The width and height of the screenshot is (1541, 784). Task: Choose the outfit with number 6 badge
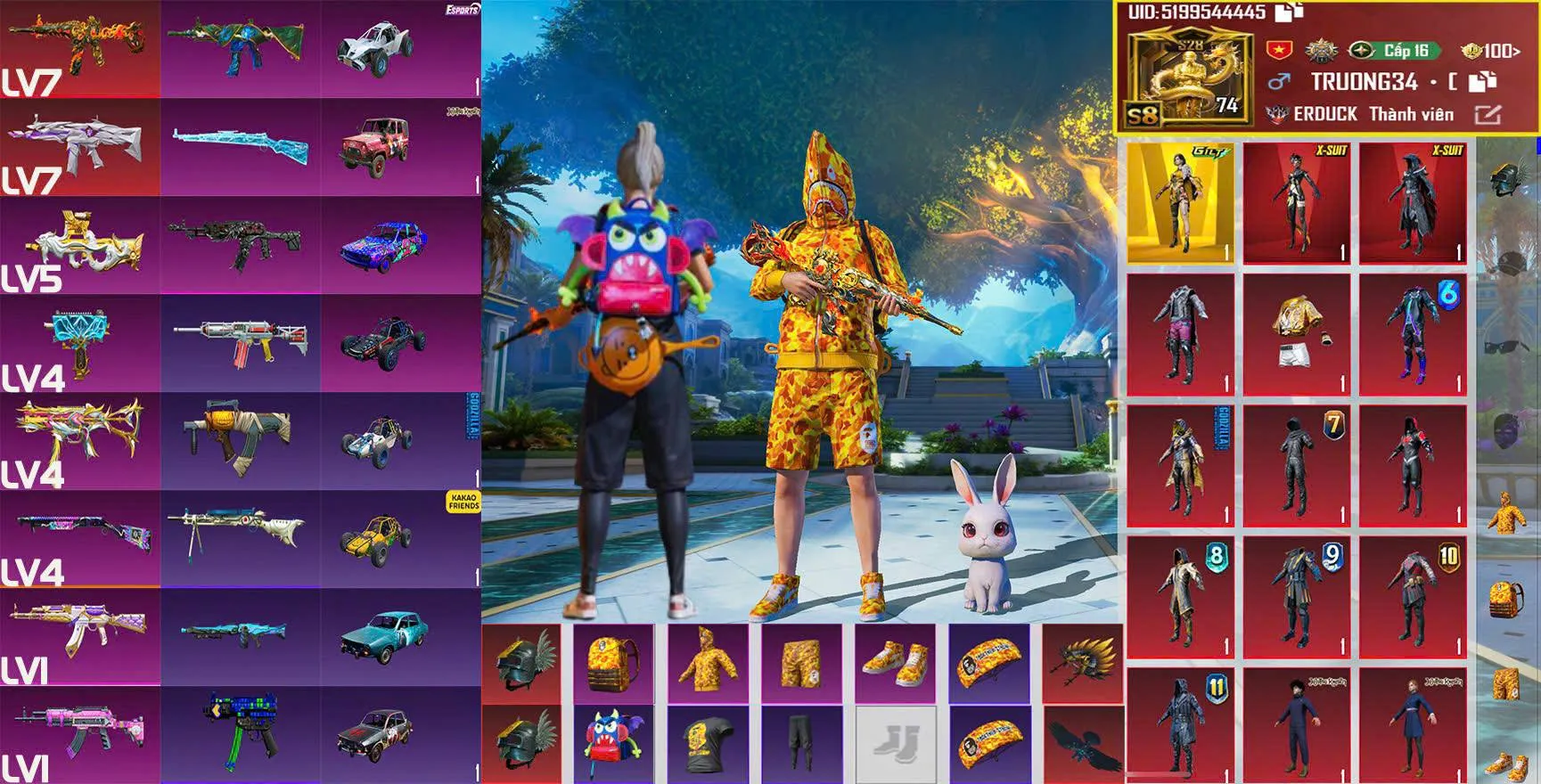(1413, 334)
